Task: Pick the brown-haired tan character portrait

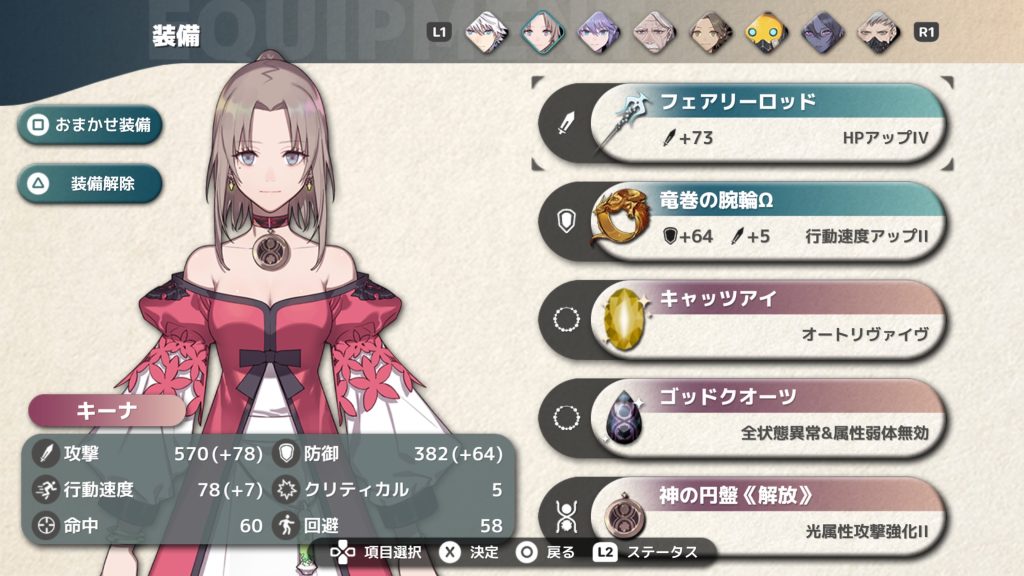Action: pyautogui.click(x=707, y=31)
